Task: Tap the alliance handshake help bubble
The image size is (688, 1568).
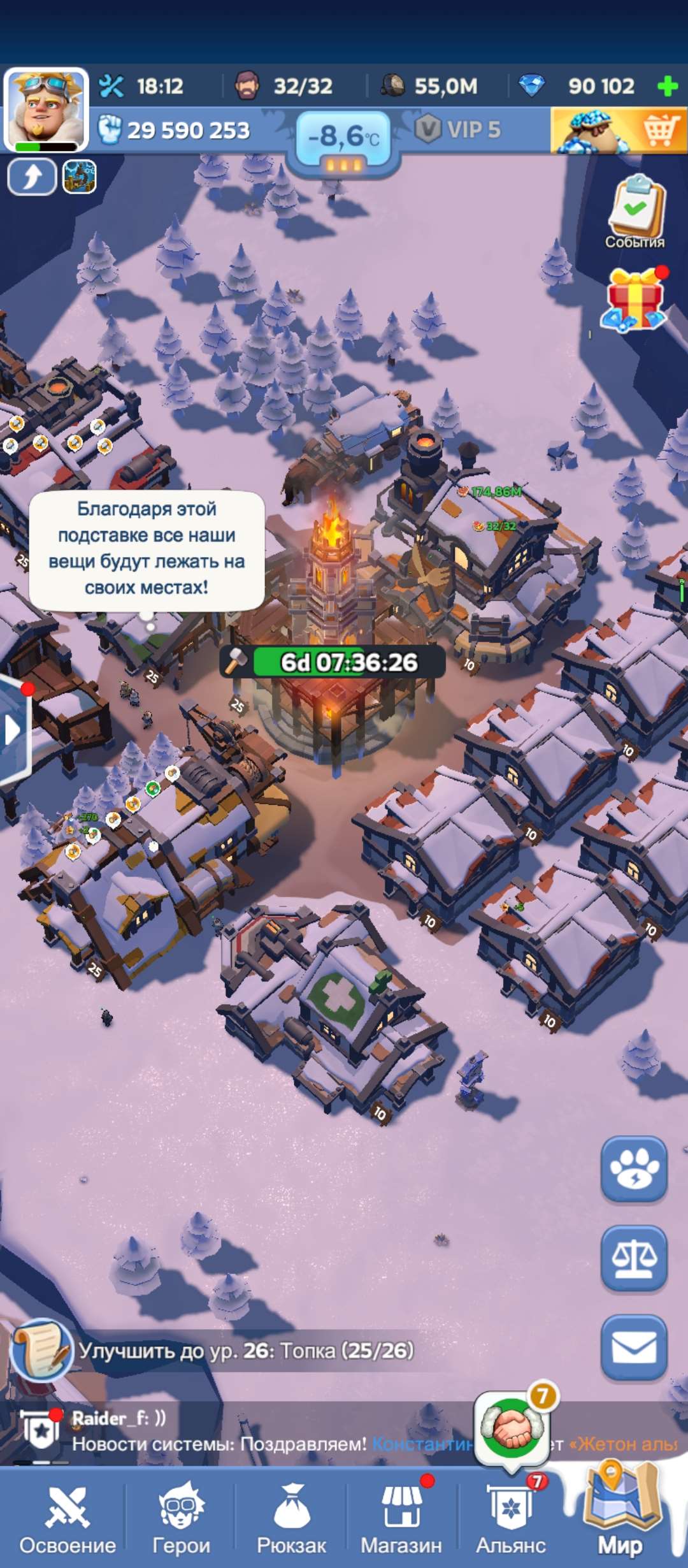Action: (x=512, y=1428)
